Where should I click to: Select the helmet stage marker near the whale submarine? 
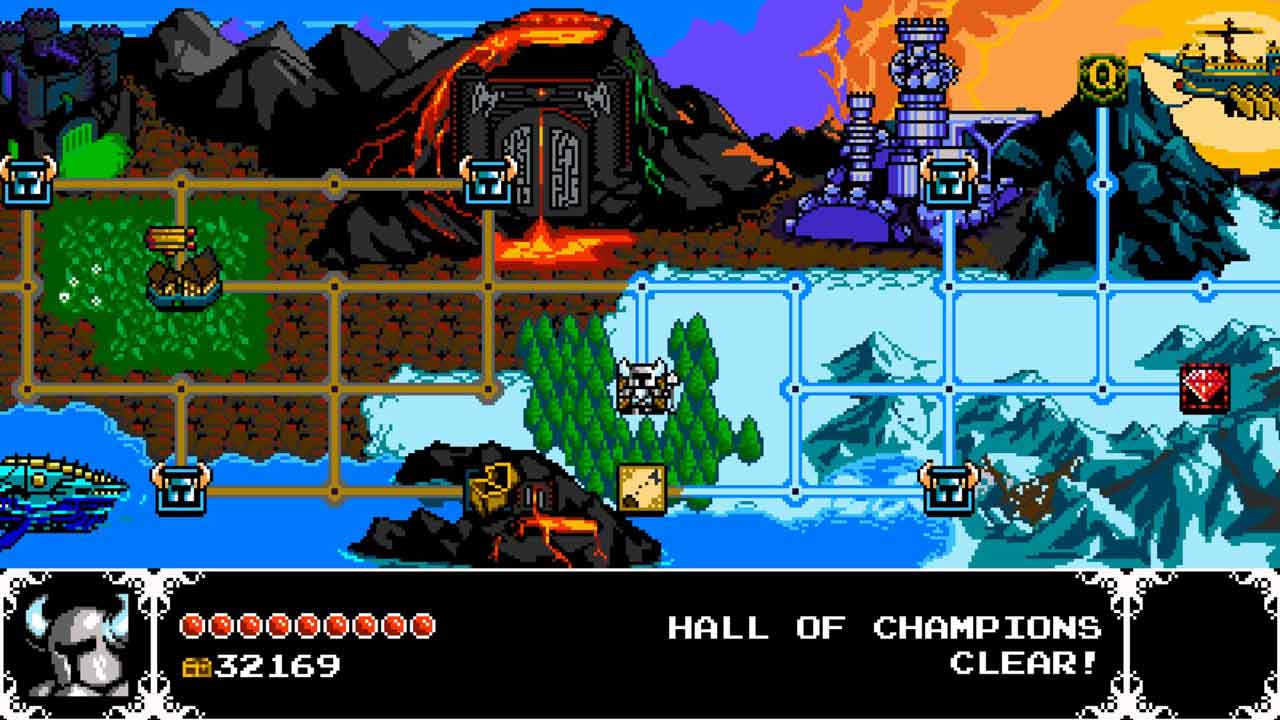click(x=180, y=489)
